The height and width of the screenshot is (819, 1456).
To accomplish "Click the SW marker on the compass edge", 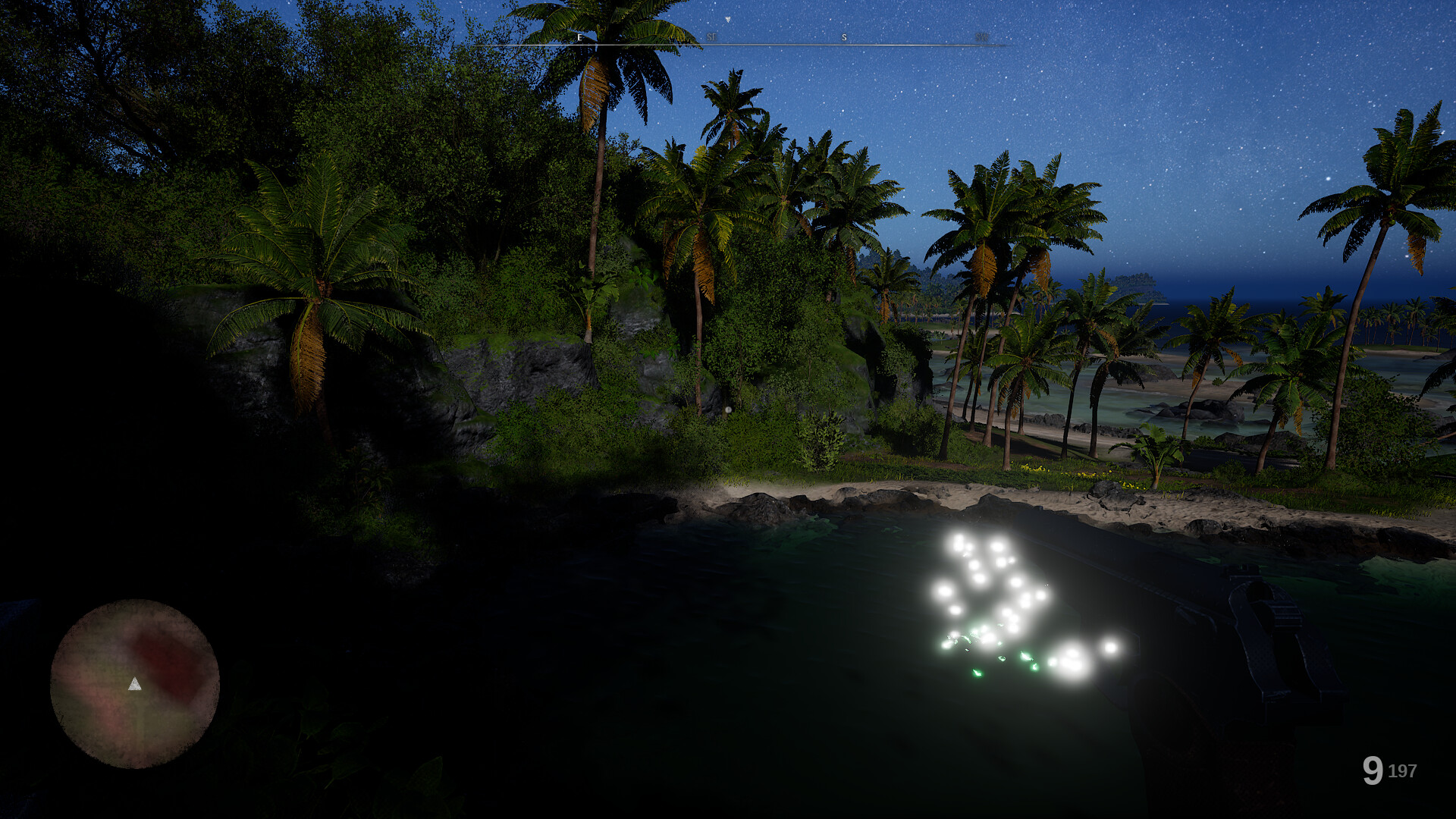I will [981, 36].
